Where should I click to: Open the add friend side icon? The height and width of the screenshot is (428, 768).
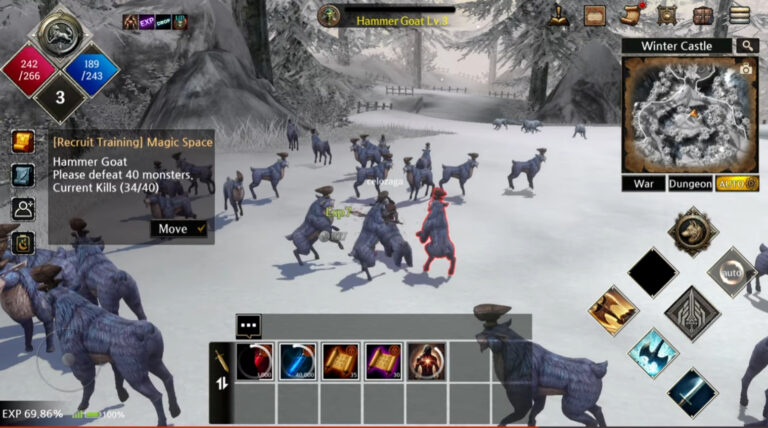[x=23, y=209]
